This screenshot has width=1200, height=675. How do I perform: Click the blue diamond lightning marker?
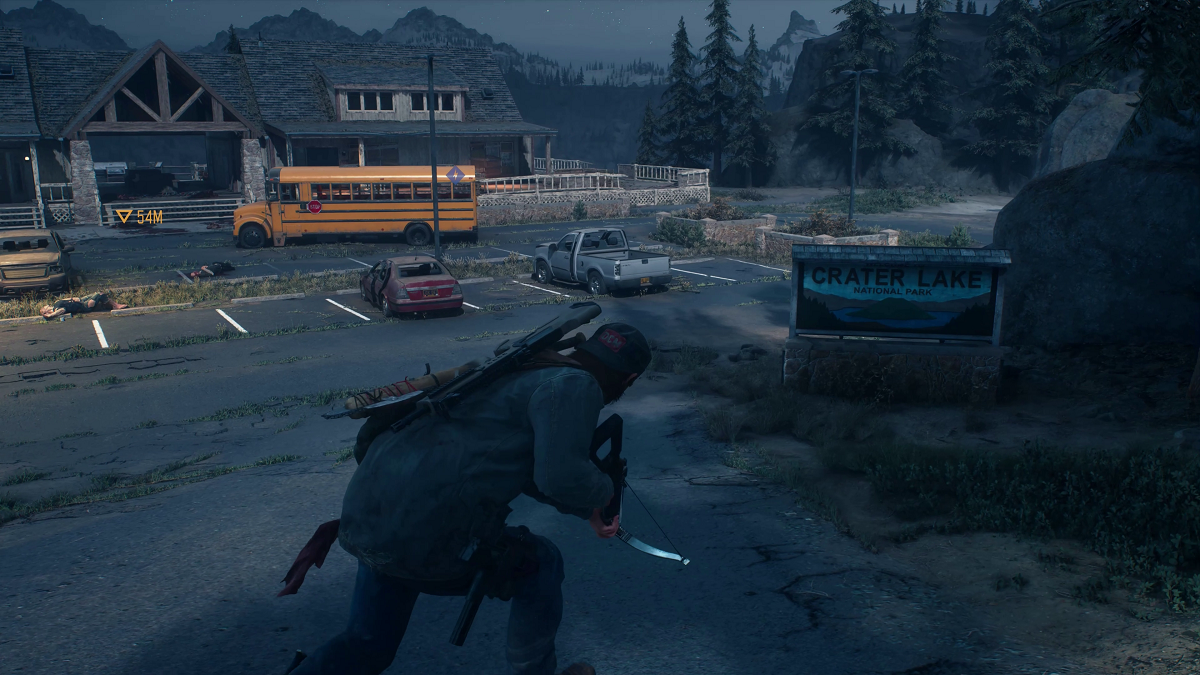point(455,175)
